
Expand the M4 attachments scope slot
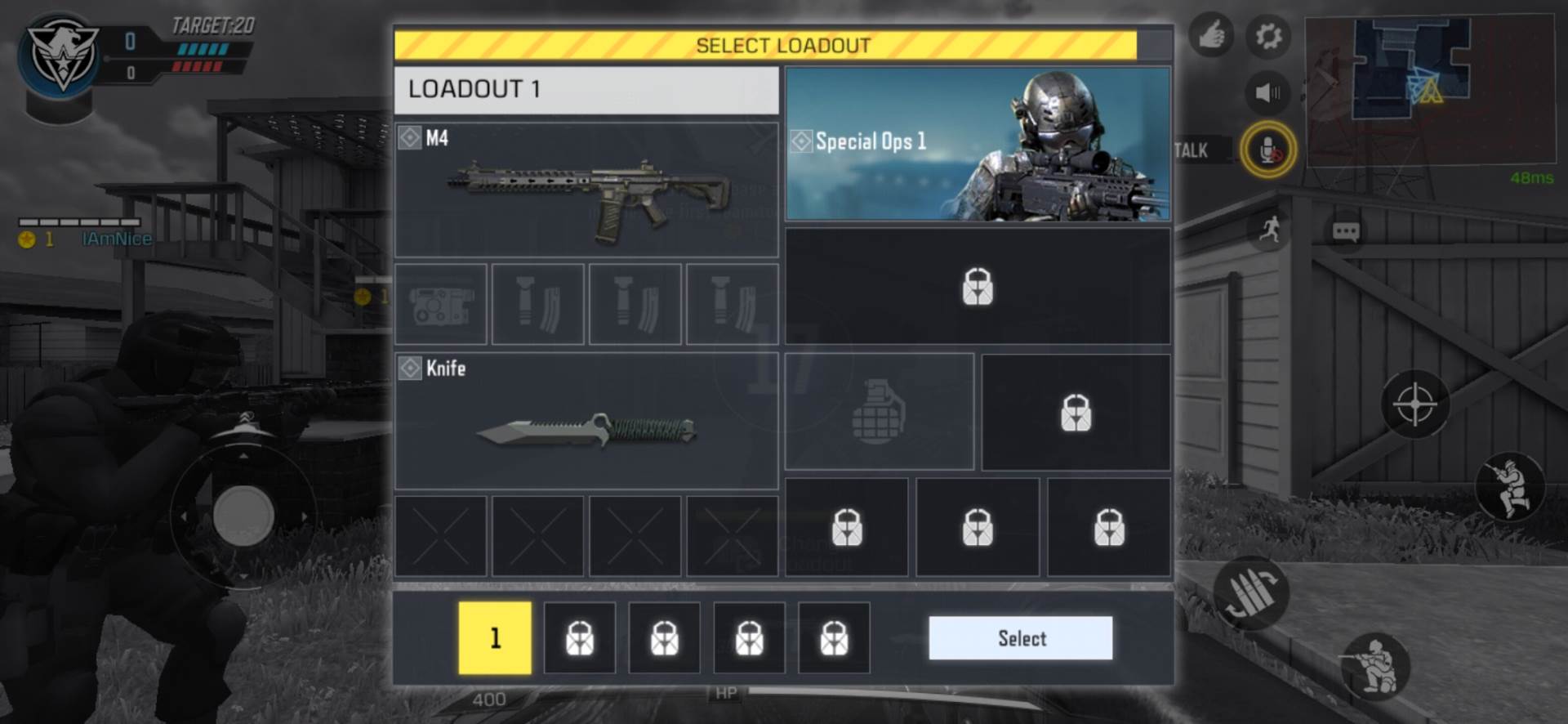440,304
